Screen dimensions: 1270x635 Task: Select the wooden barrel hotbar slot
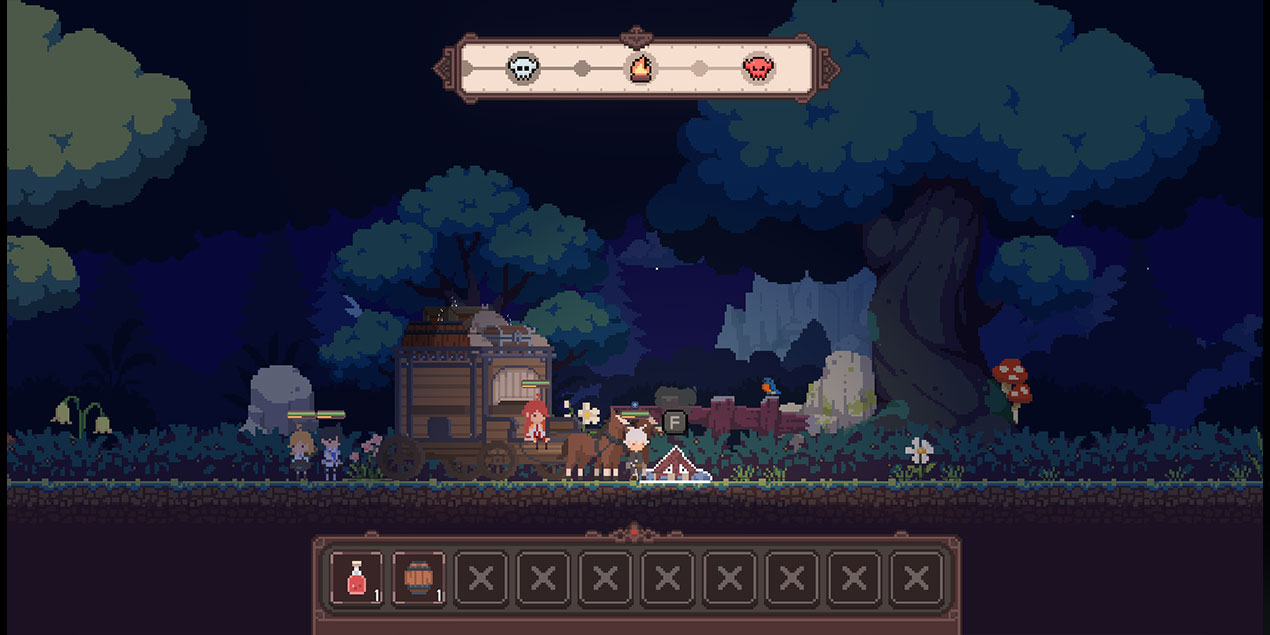(x=418, y=578)
